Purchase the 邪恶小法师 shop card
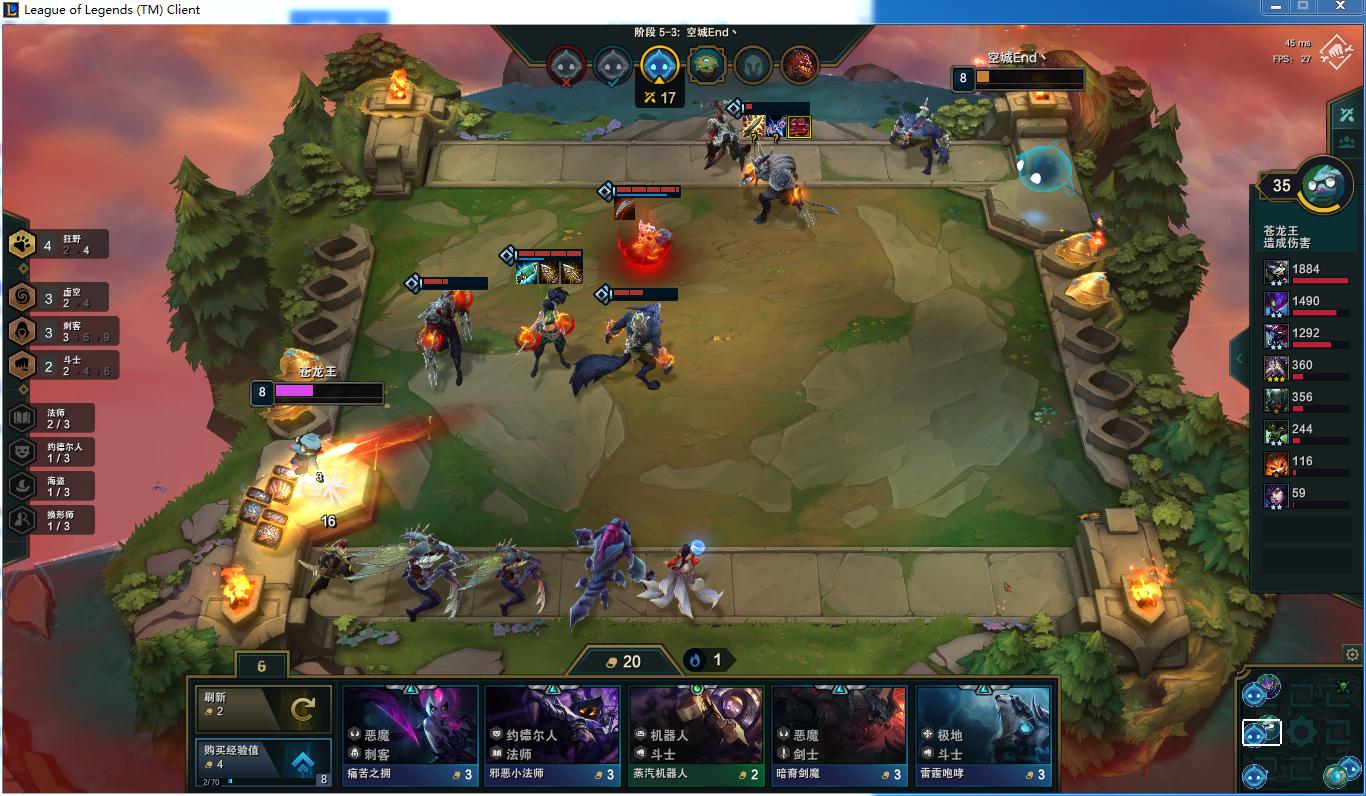Image resolution: width=1366 pixels, height=796 pixels. 553,735
